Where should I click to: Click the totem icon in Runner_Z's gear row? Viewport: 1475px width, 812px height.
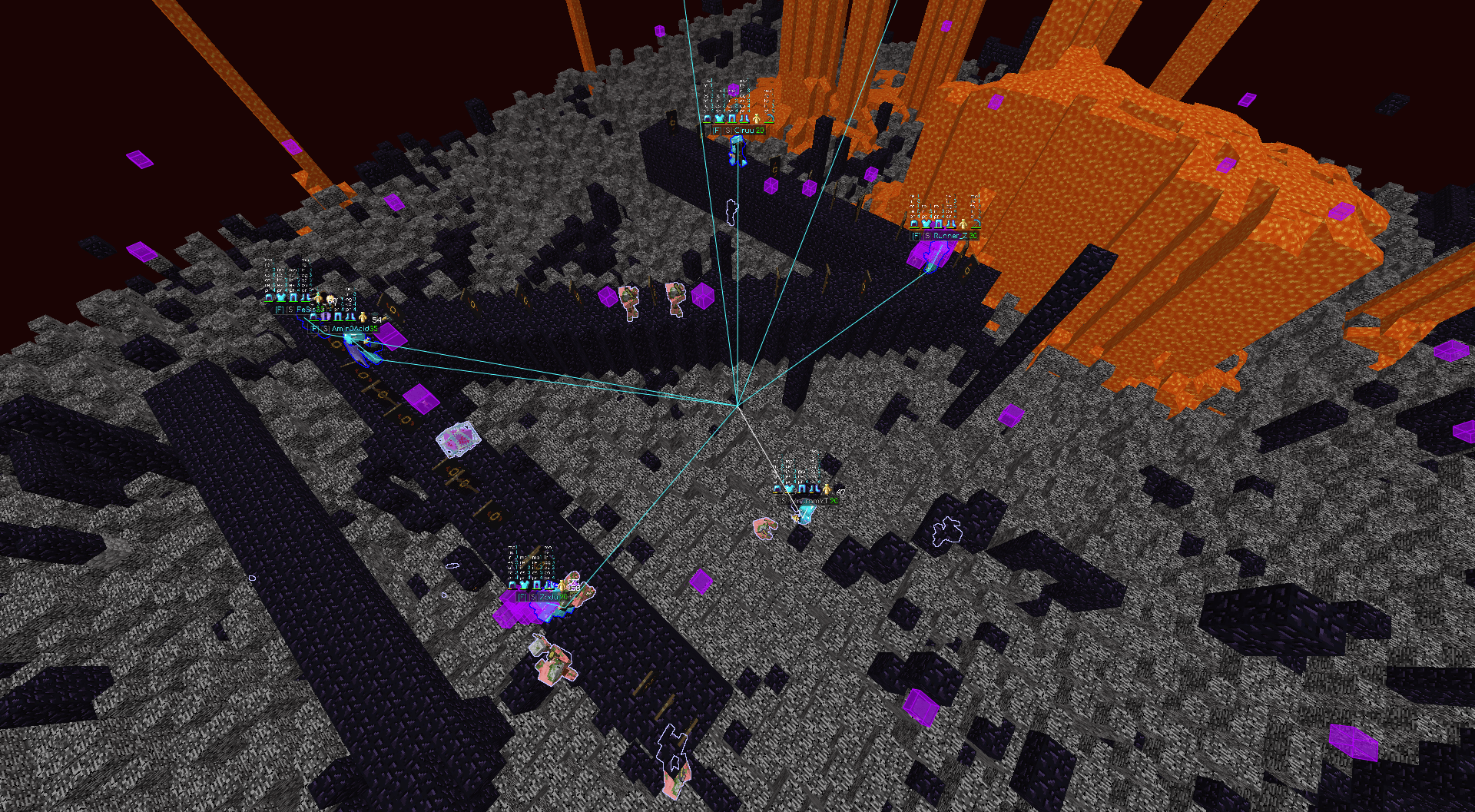point(963,224)
